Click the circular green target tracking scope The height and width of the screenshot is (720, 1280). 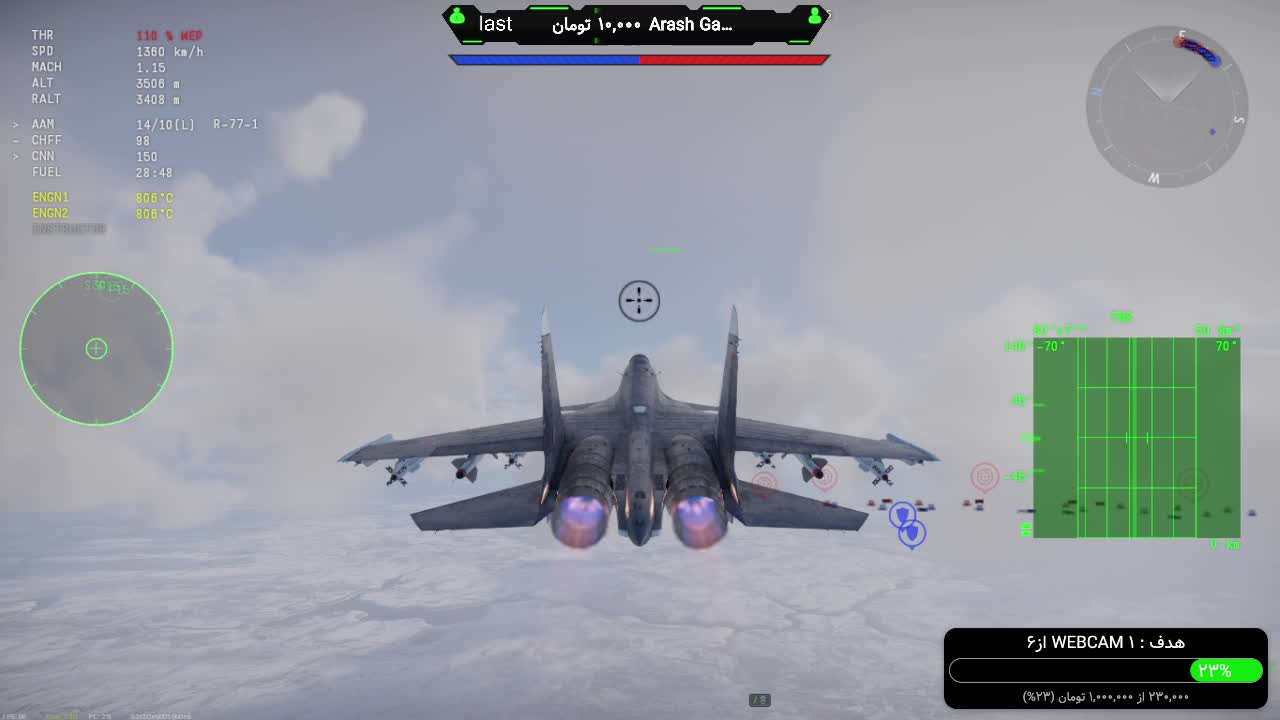click(96, 348)
